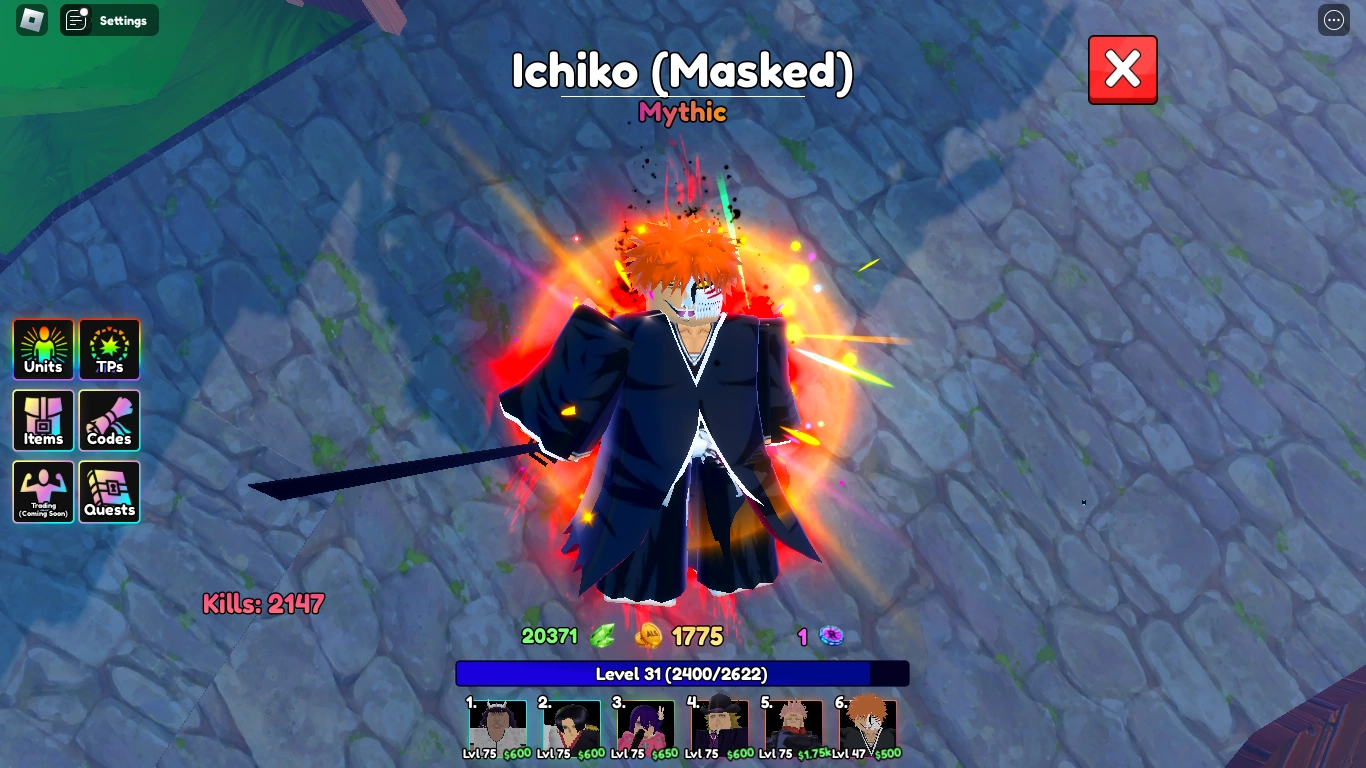1366x768 pixels.
Task: Open the Settings panel
Action: tap(110, 20)
